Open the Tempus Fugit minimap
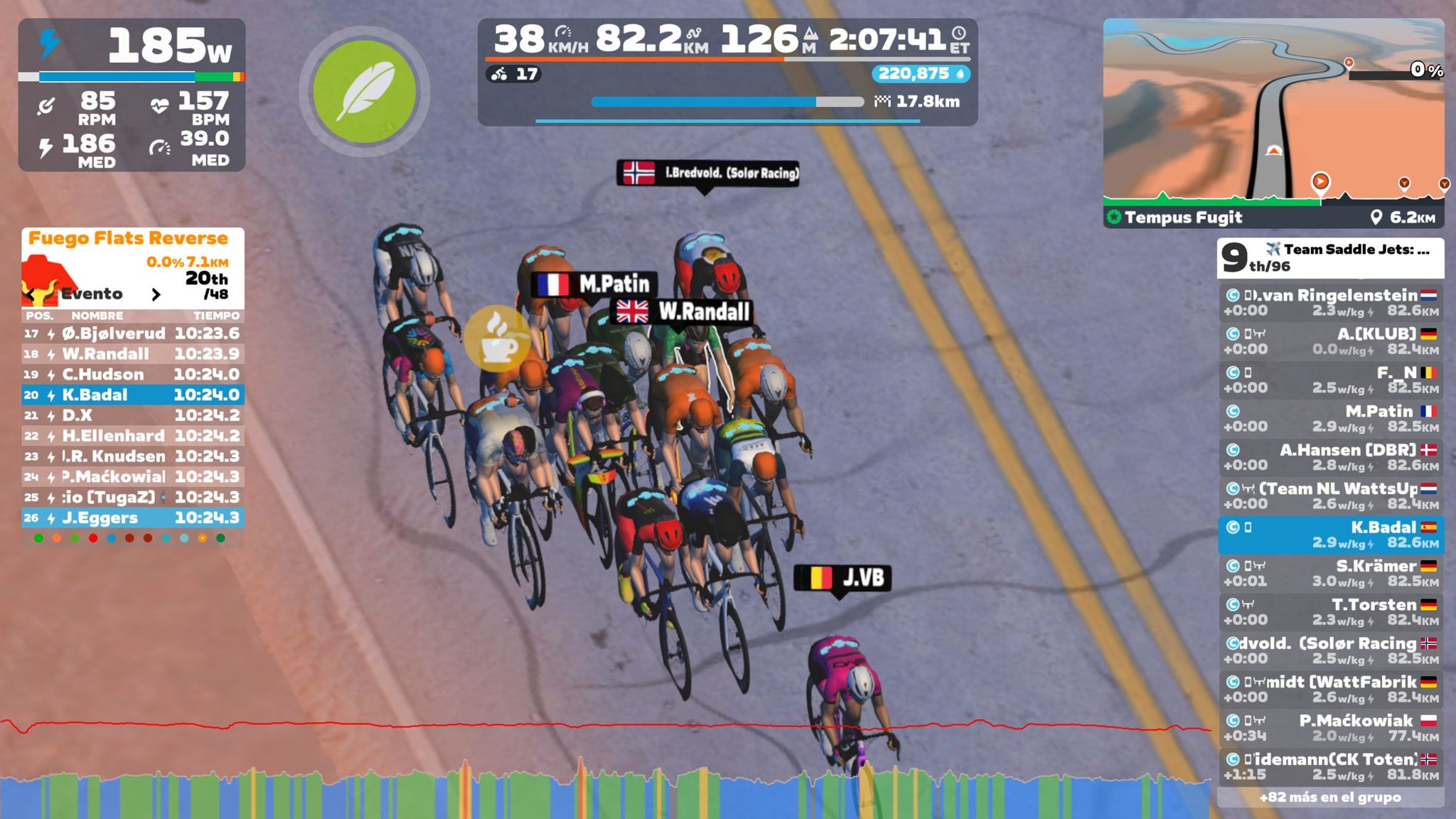 [x=1273, y=114]
